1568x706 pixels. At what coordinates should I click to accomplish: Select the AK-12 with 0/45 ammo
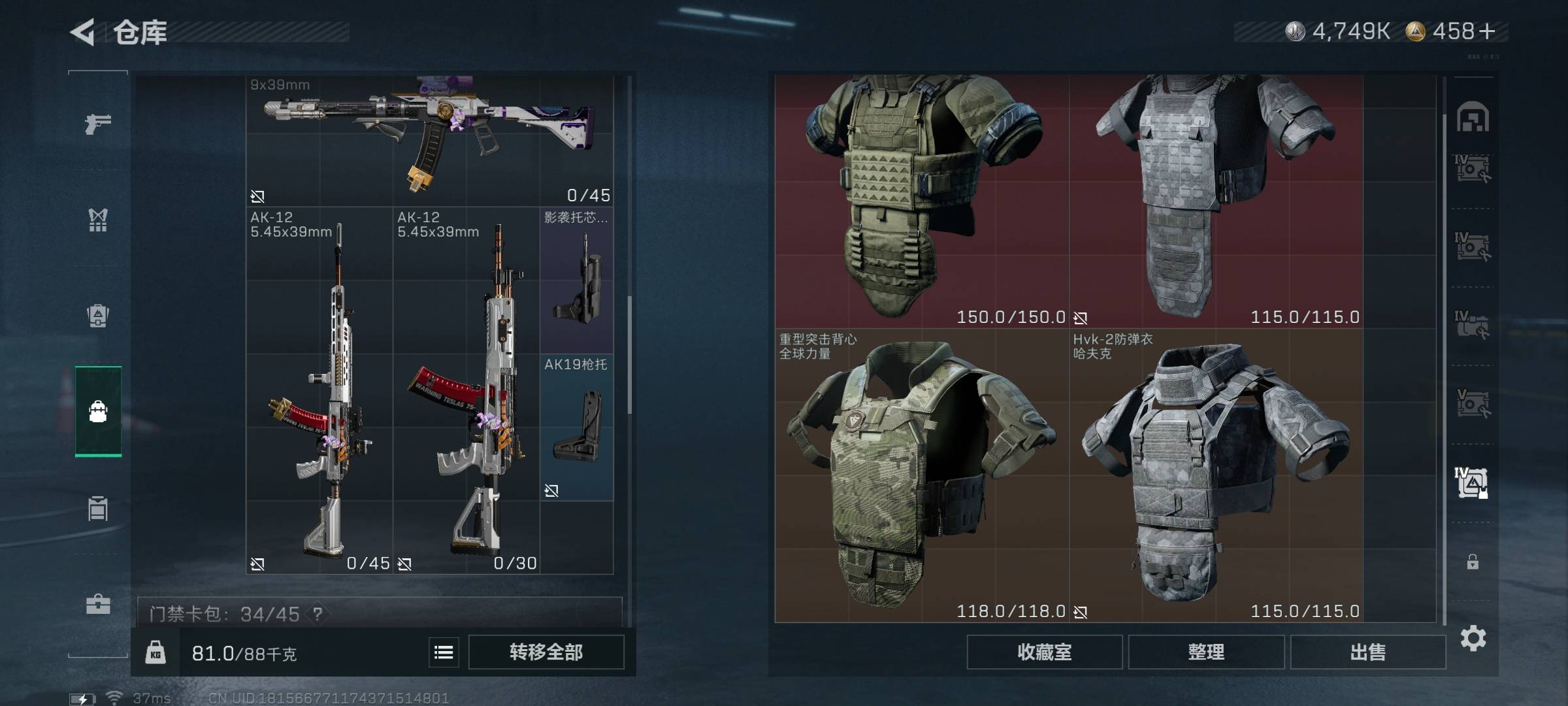click(319, 390)
